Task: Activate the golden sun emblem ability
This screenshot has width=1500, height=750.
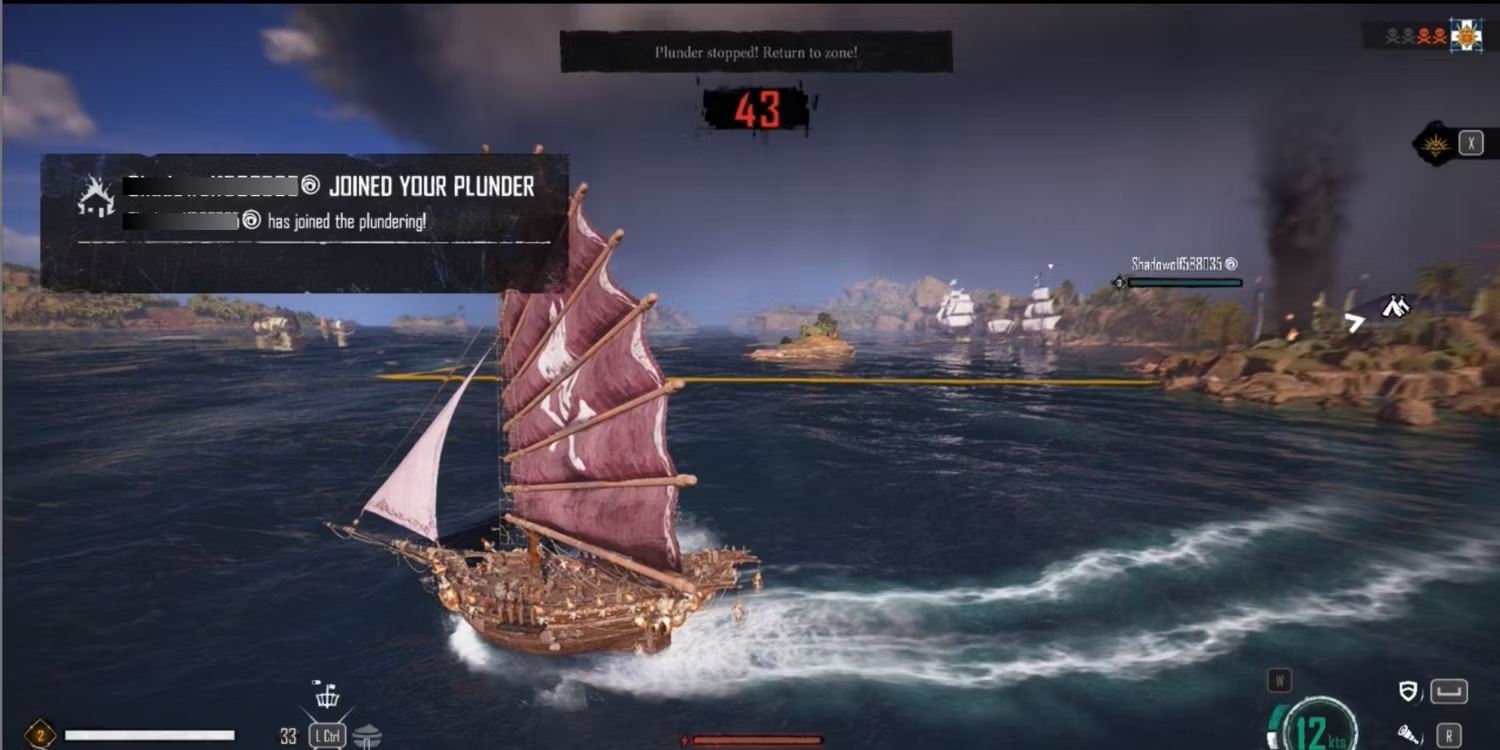Action: 1436,144
